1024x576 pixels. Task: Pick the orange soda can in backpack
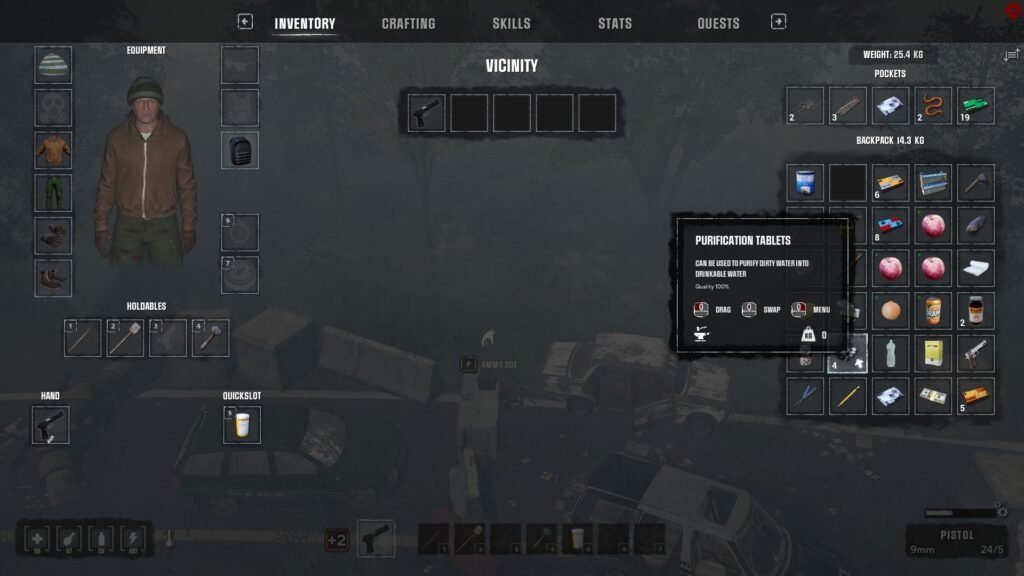(933, 311)
